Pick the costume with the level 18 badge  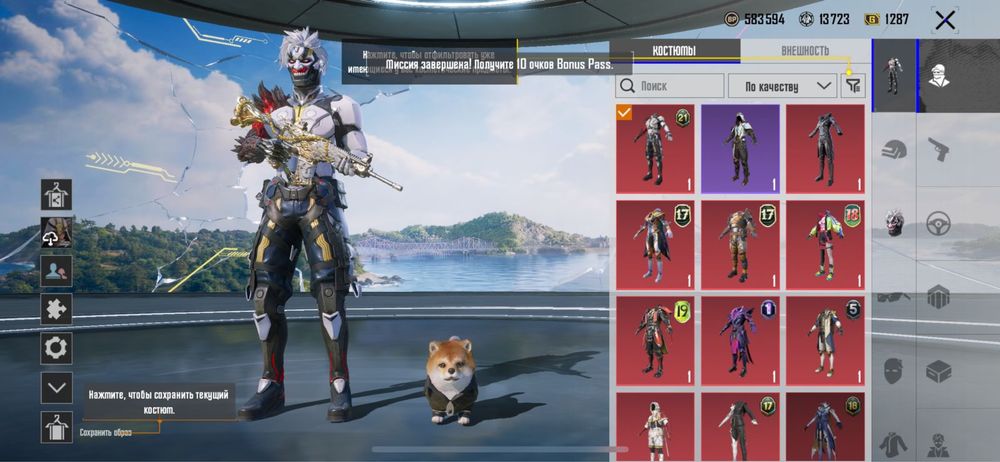(x=824, y=244)
